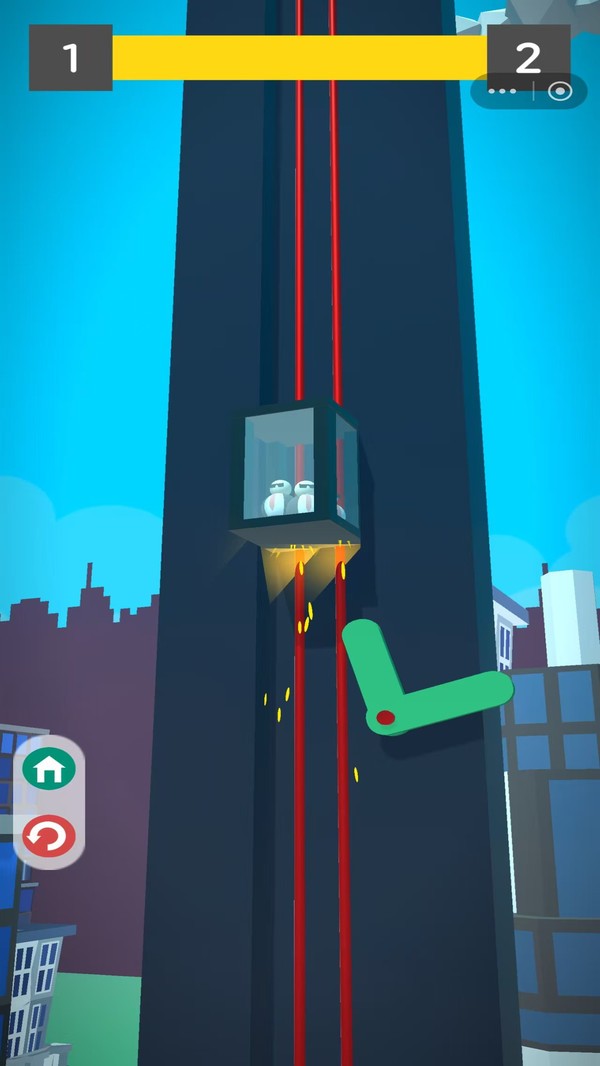Screen dimensions: 600x1066
Task: Open the three-dots mini program menu
Action: [x=502, y=92]
